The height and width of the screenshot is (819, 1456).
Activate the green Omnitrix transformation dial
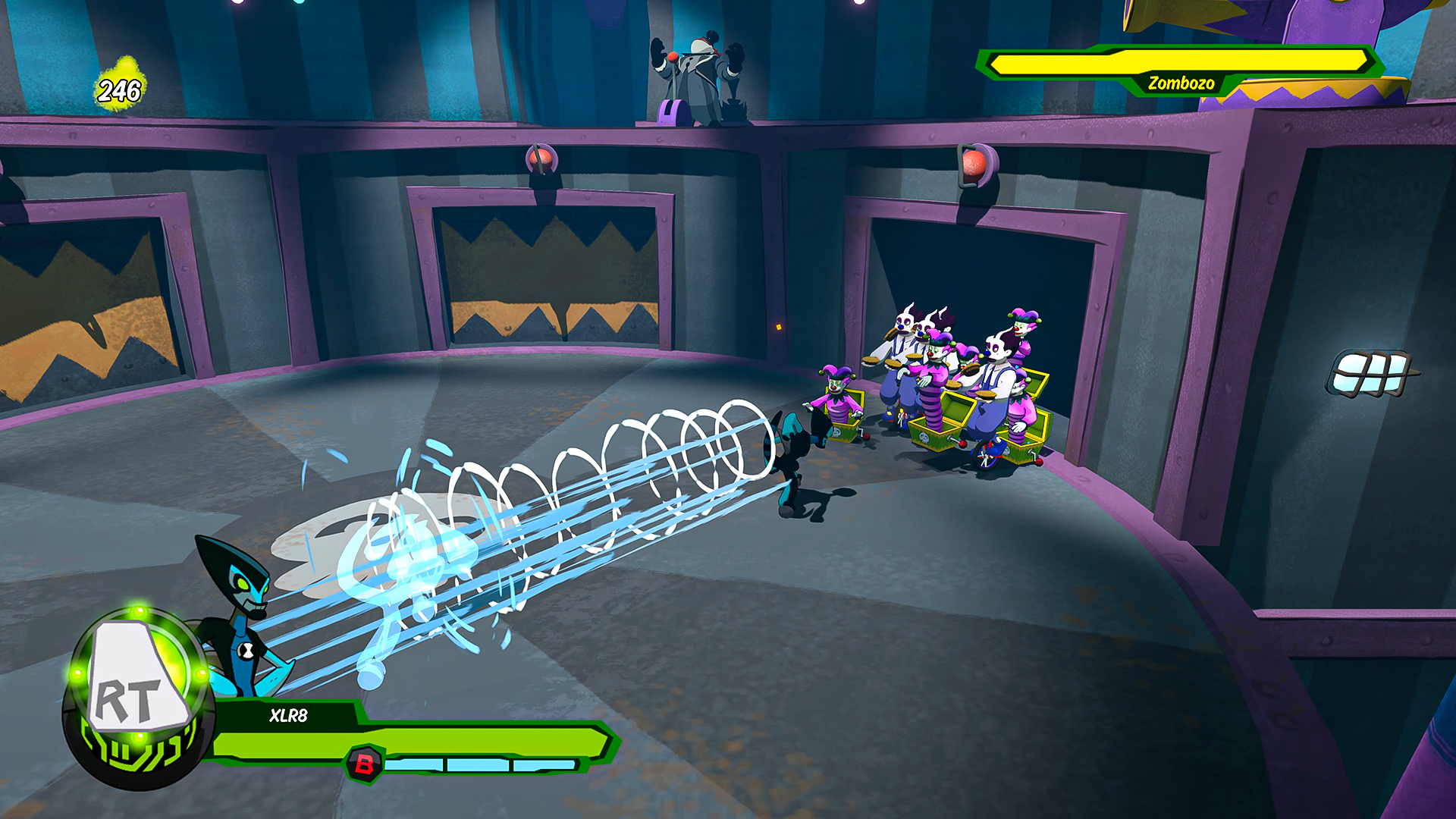(136, 698)
